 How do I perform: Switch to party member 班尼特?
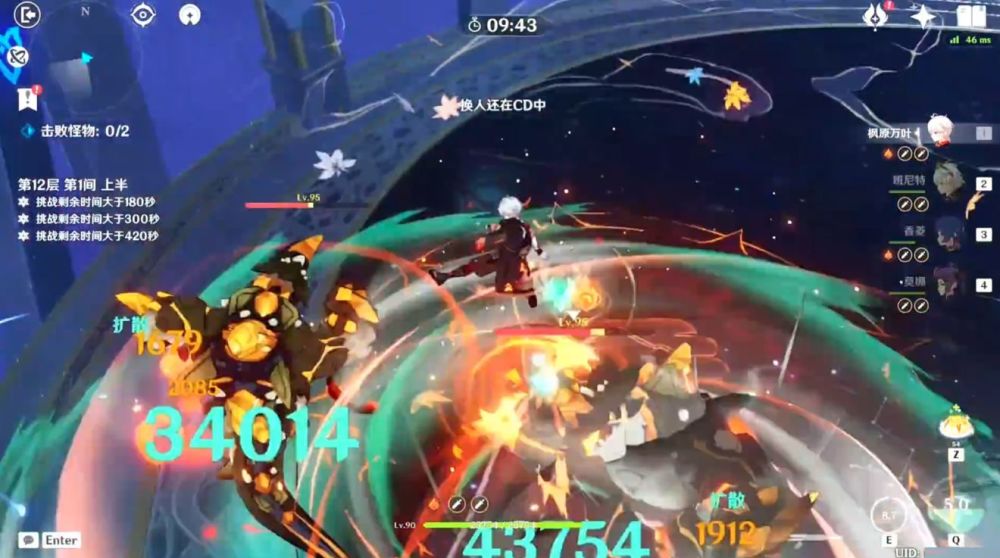(x=947, y=182)
